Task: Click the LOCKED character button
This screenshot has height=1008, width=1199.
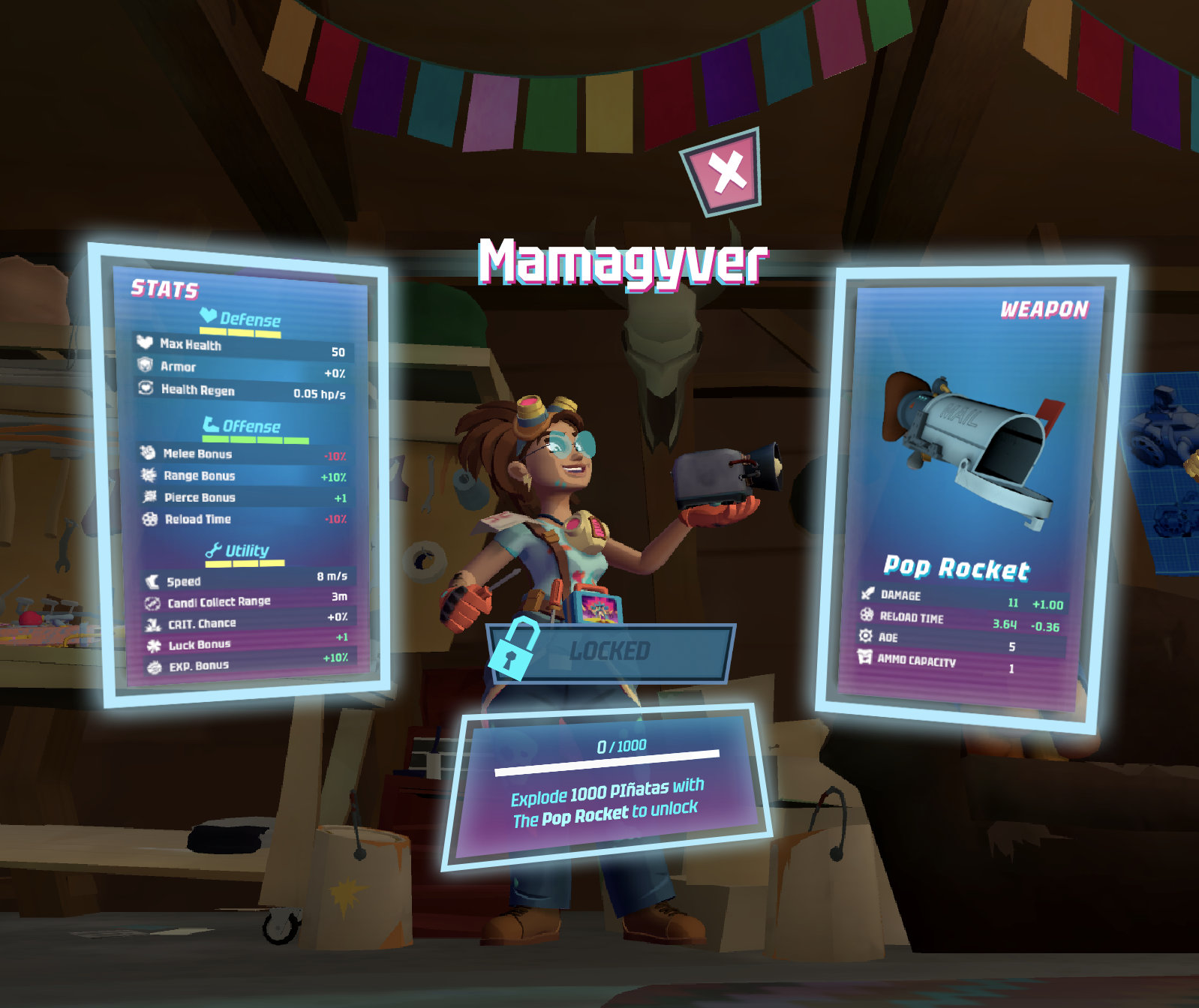Action: click(610, 651)
